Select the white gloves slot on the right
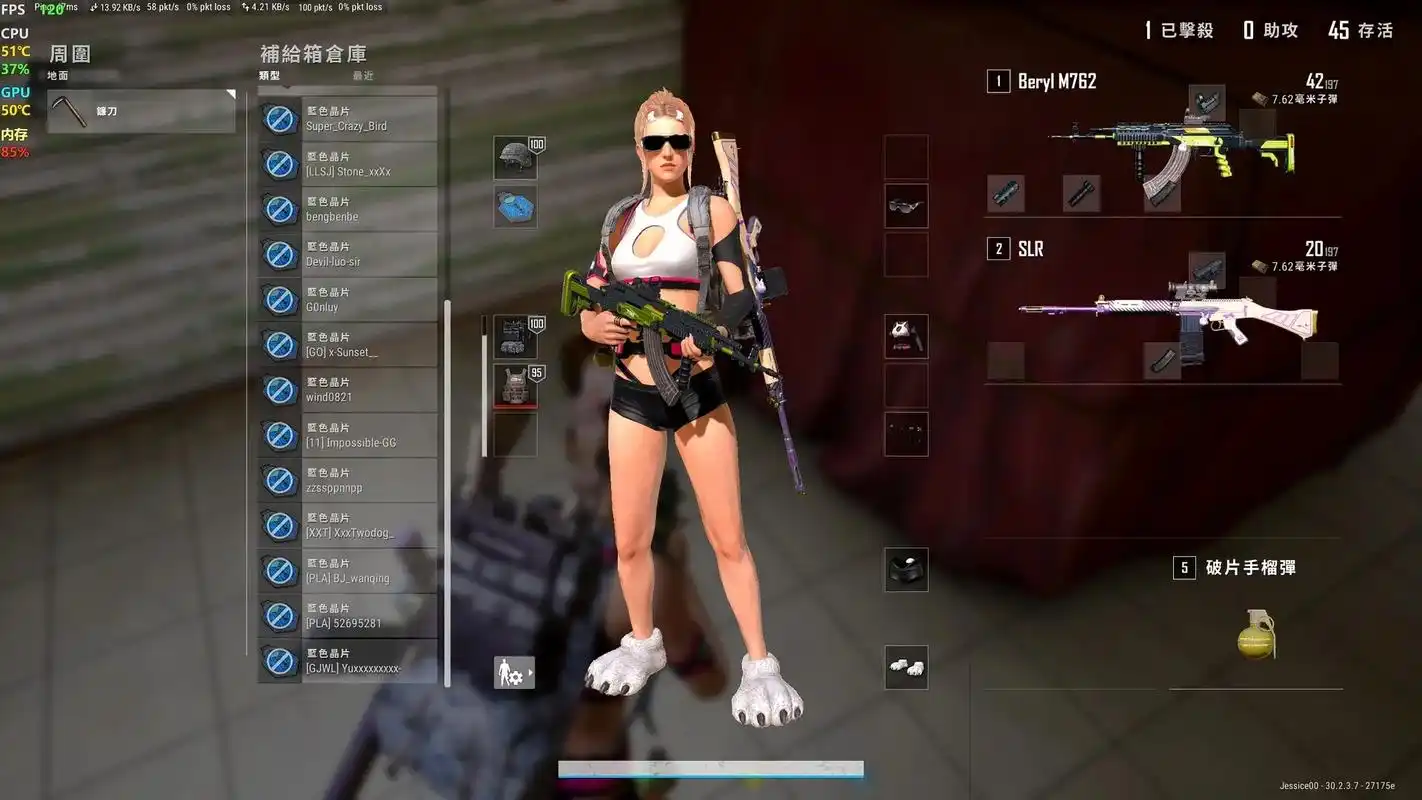Image resolution: width=1422 pixels, height=800 pixels. 906,665
